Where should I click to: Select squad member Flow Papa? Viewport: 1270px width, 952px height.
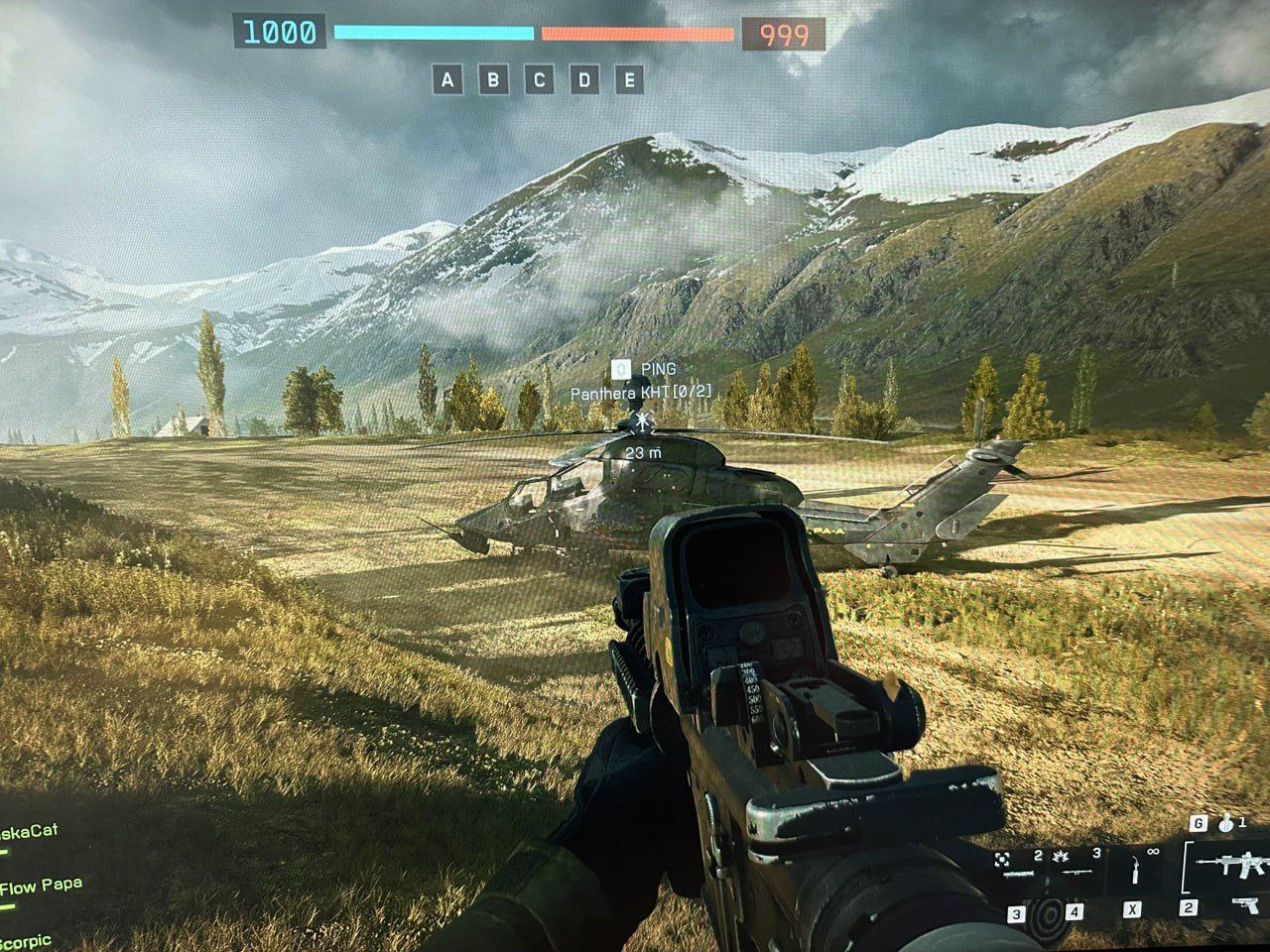click(40, 886)
